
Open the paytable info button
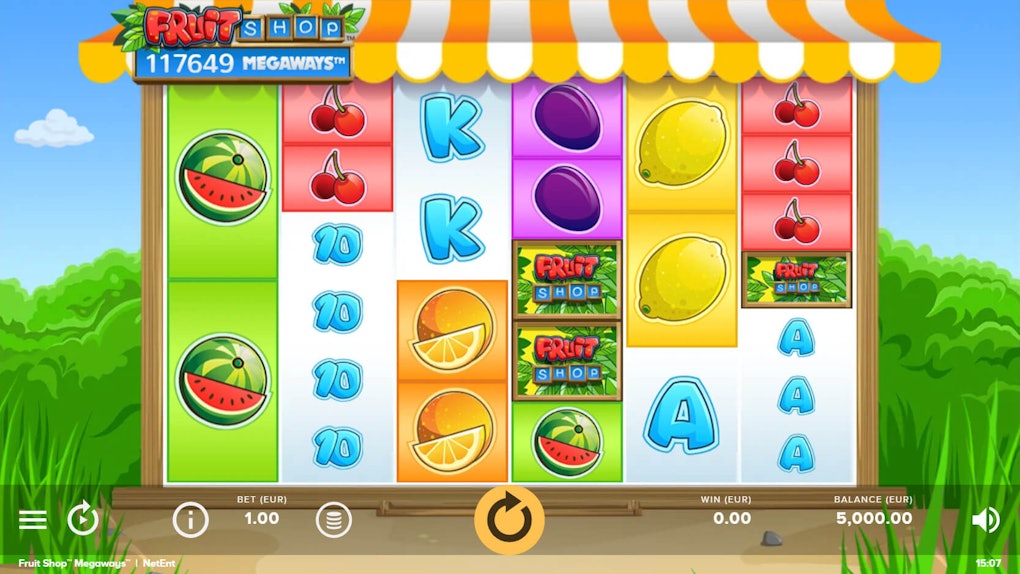point(191,519)
